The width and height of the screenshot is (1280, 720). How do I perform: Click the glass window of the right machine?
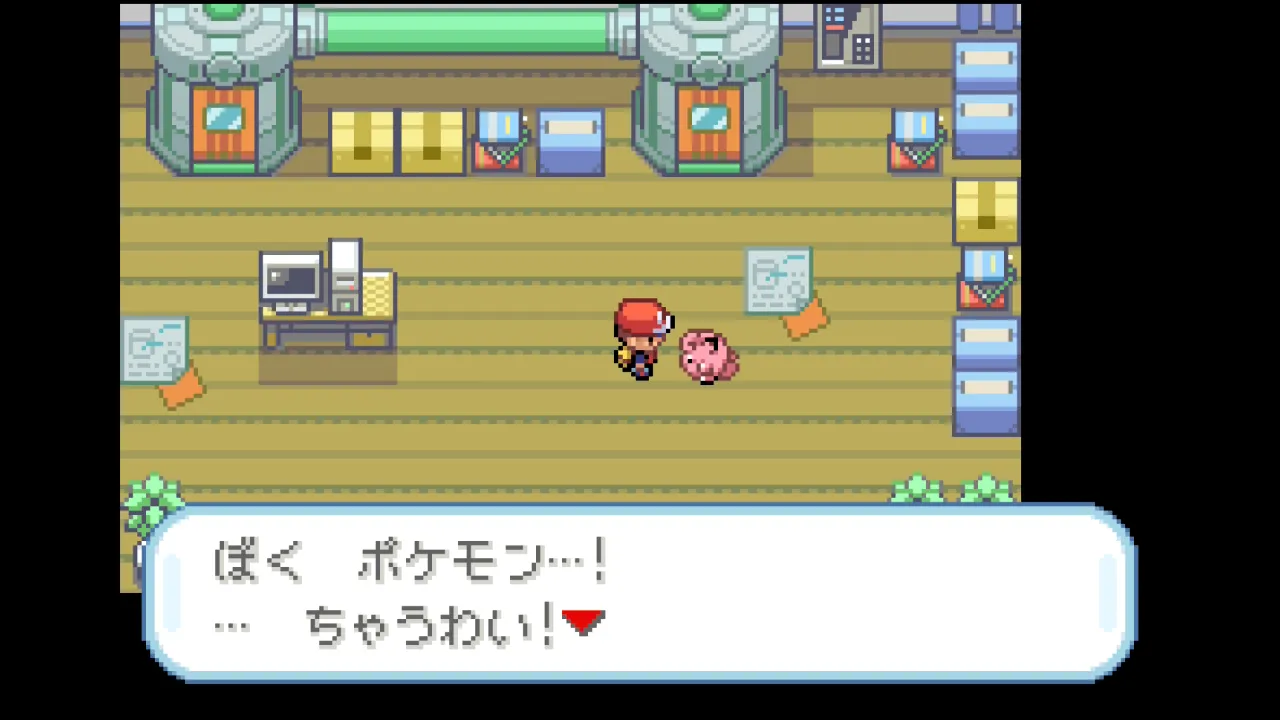click(708, 120)
